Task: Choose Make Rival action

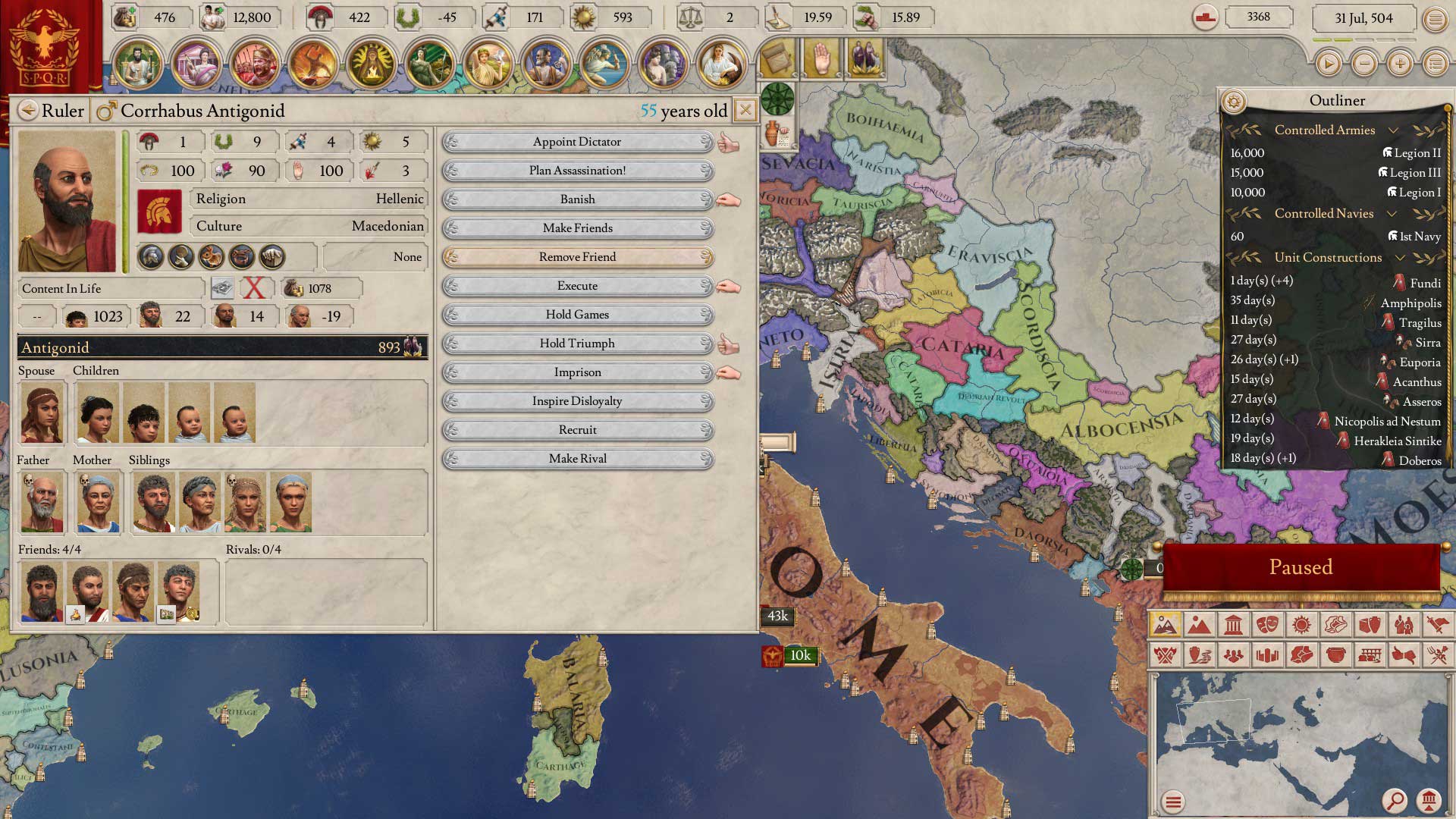Action: [x=577, y=459]
